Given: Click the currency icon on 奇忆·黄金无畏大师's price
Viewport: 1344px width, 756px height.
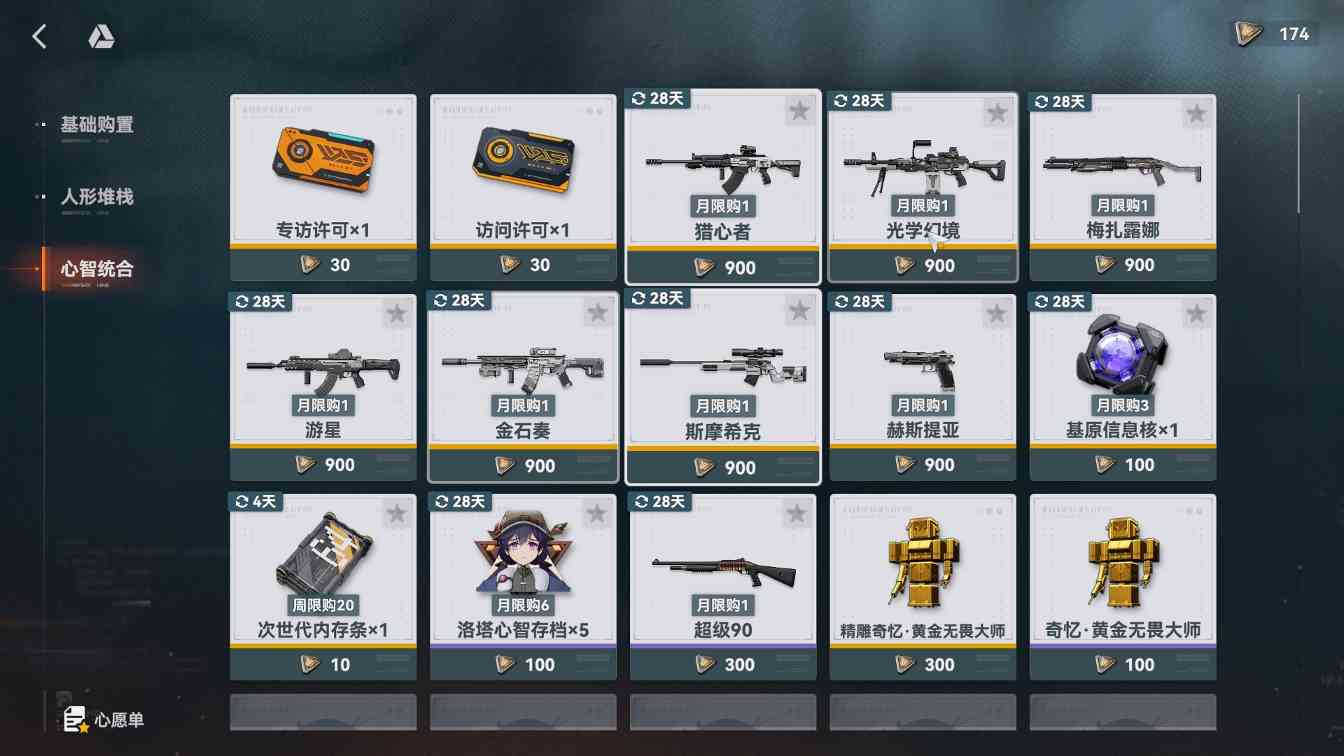Looking at the screenshot, I should tap(1105, 664).
